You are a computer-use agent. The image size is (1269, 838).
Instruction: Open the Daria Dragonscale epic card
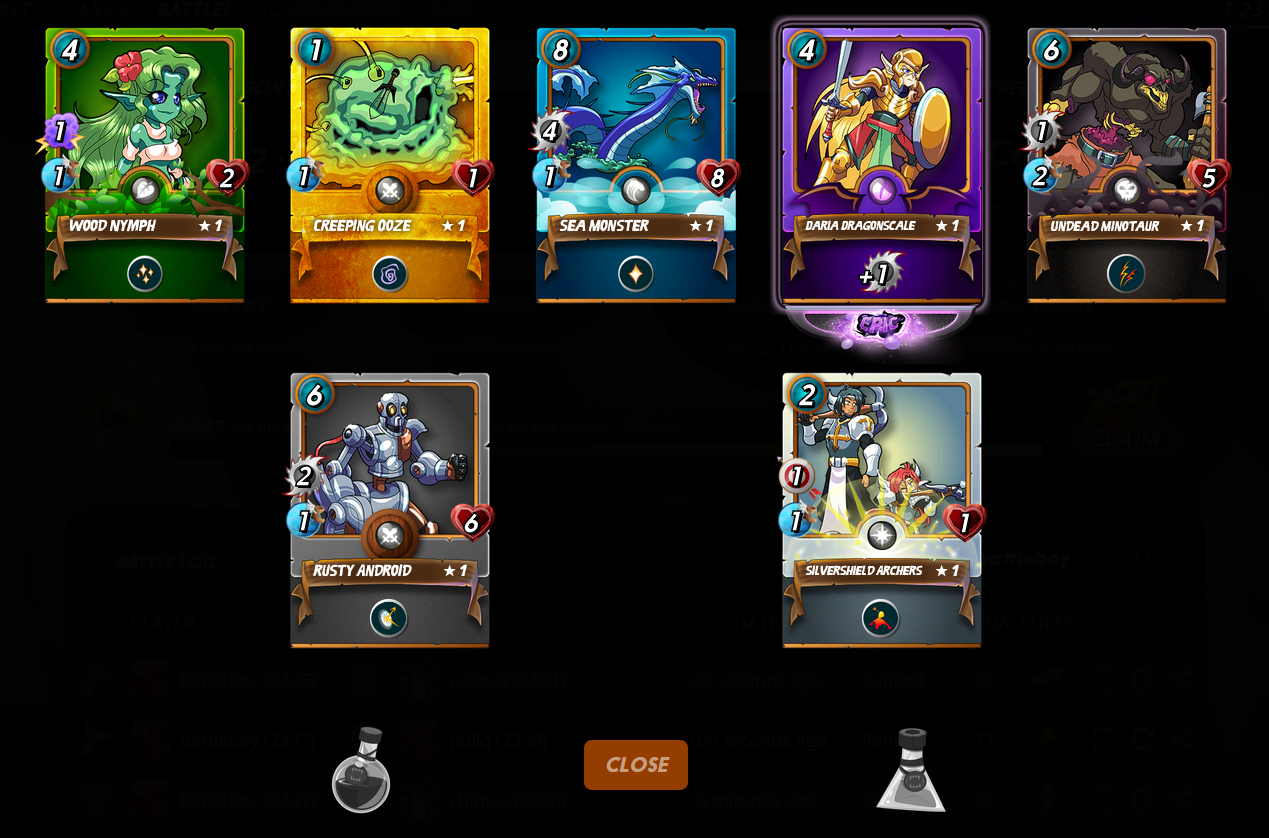click(x=881, y=165)
